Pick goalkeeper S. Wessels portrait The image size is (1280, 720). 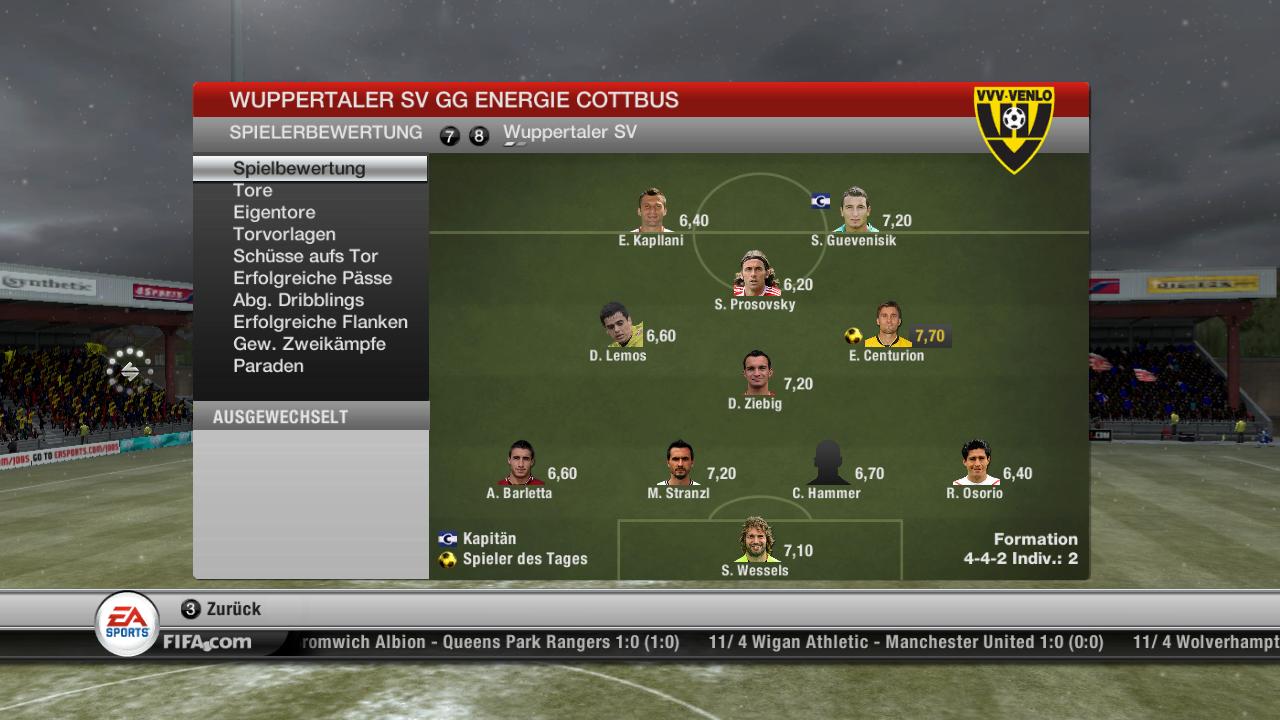757,541
